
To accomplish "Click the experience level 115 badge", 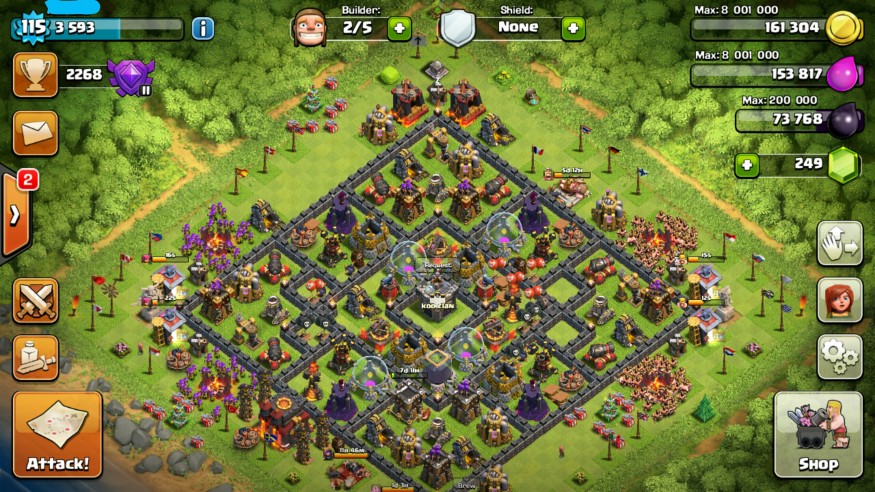I will tap(32, 27).
